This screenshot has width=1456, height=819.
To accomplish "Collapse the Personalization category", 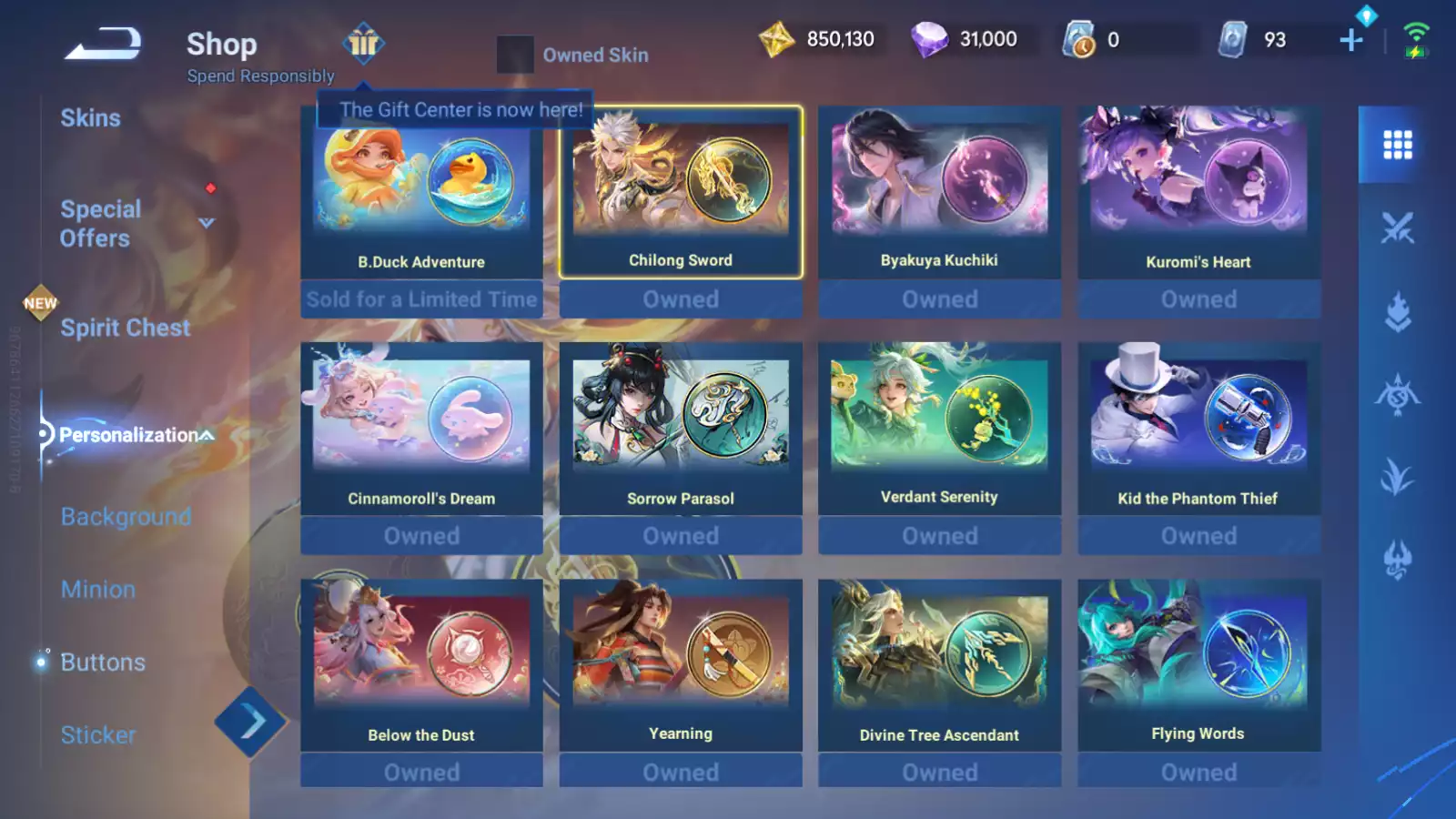I will click(x=207, y=435).
